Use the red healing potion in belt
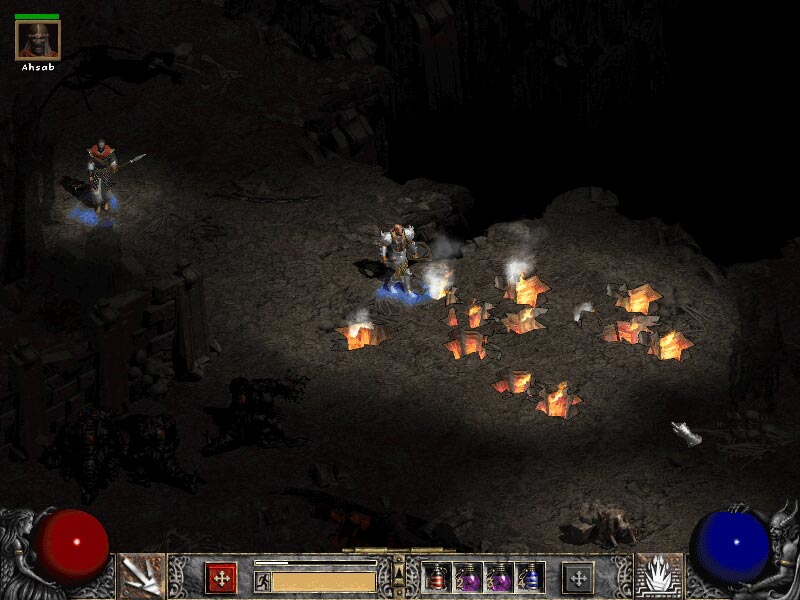The width and height of the screenshot is (800, 600). coord(437,577)
